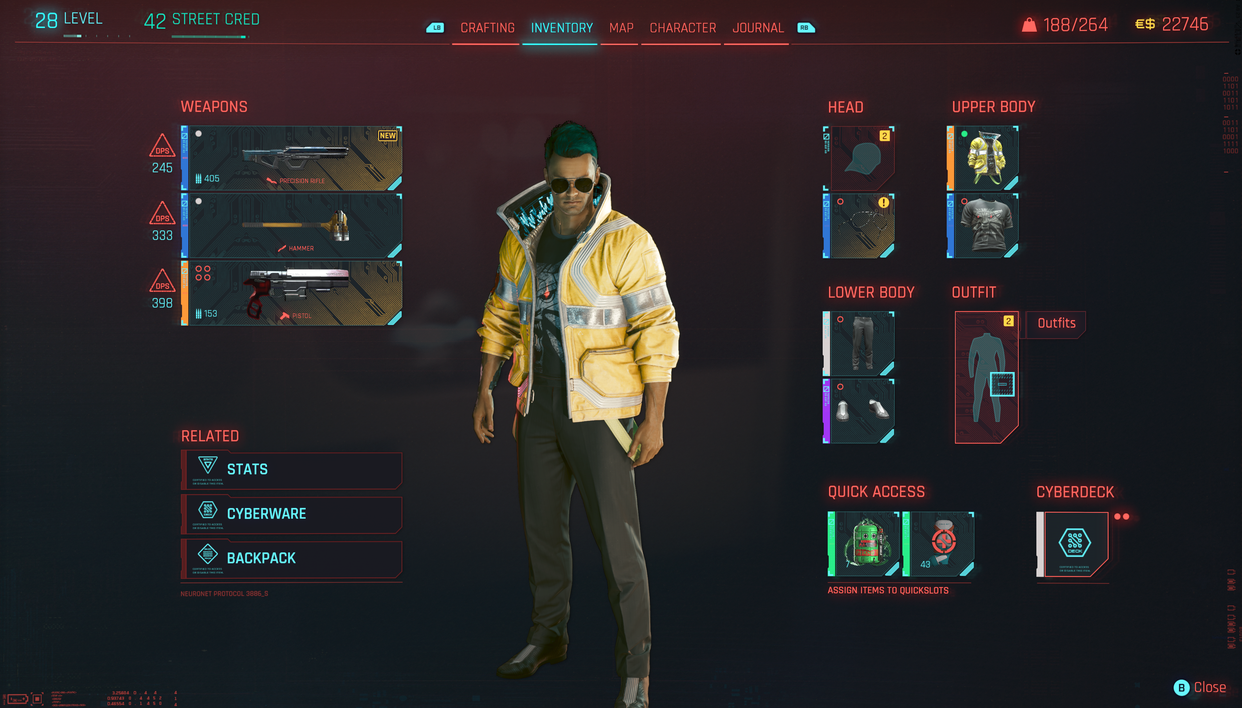
Task: Open the Map tab
Action: coord(621,28)
